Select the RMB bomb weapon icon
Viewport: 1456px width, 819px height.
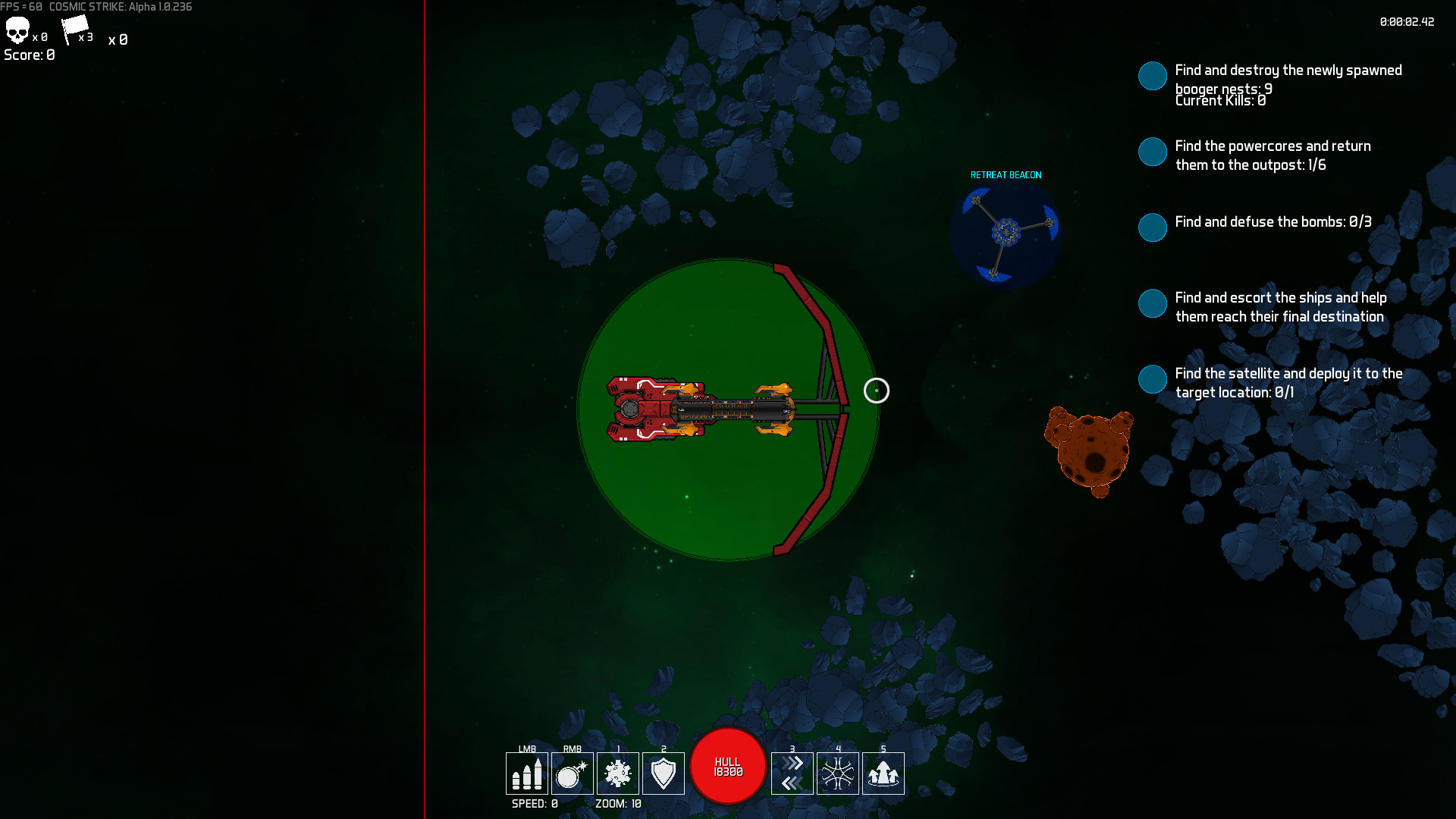point(573,773)
